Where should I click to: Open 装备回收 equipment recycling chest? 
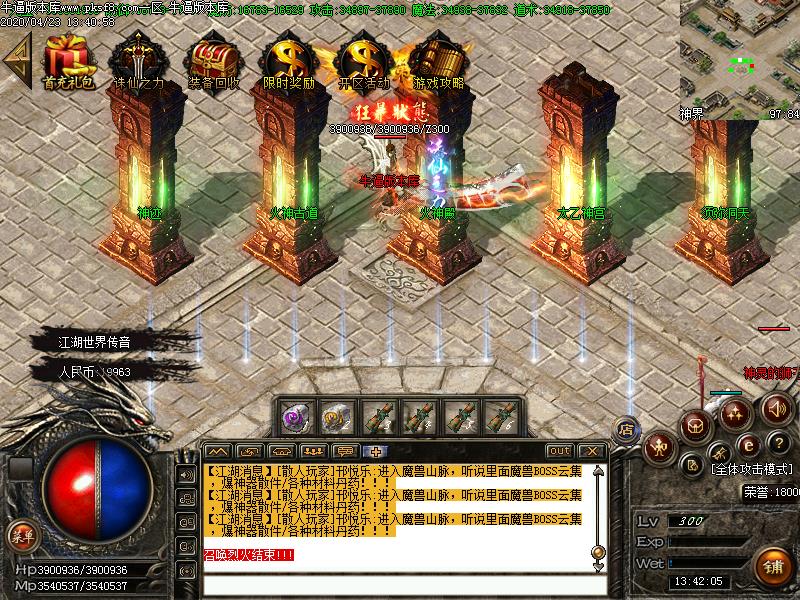coord(211,58)
